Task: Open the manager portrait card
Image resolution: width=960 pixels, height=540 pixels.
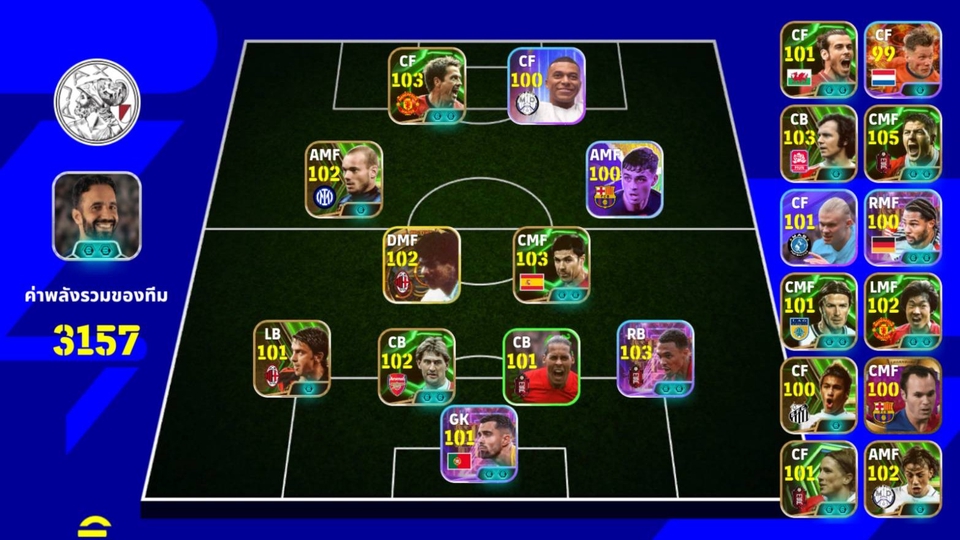Action: [x=97, y=217]
